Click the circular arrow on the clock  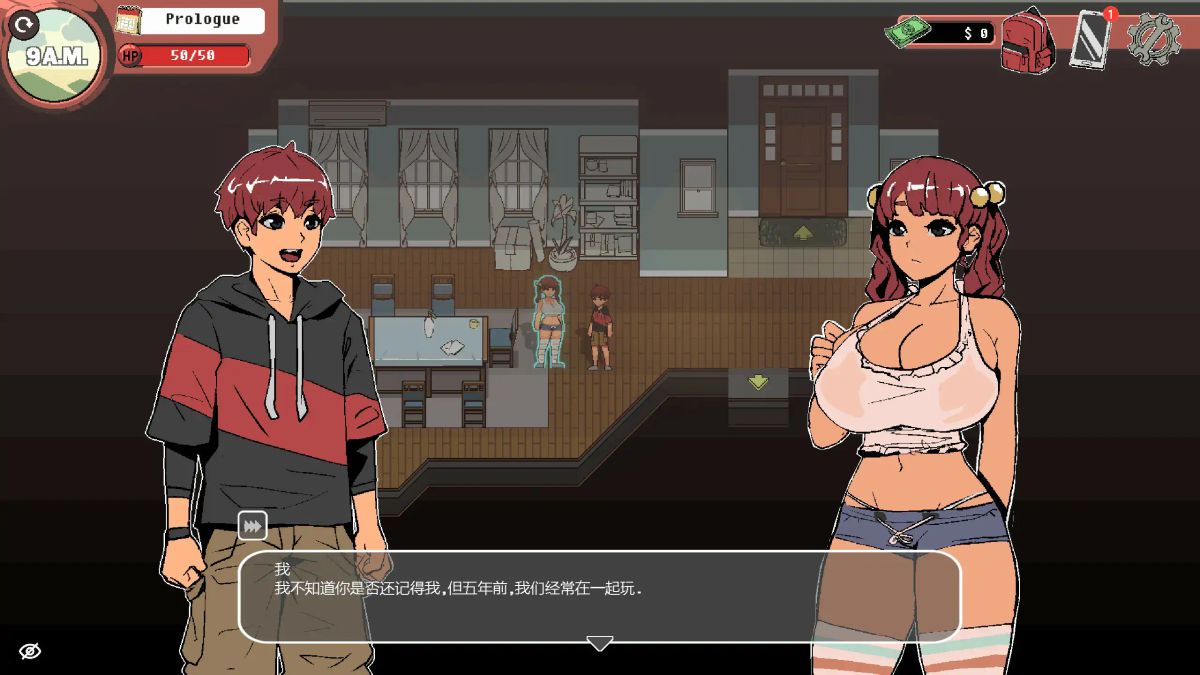pyautogui.click(x=24, y=24)
